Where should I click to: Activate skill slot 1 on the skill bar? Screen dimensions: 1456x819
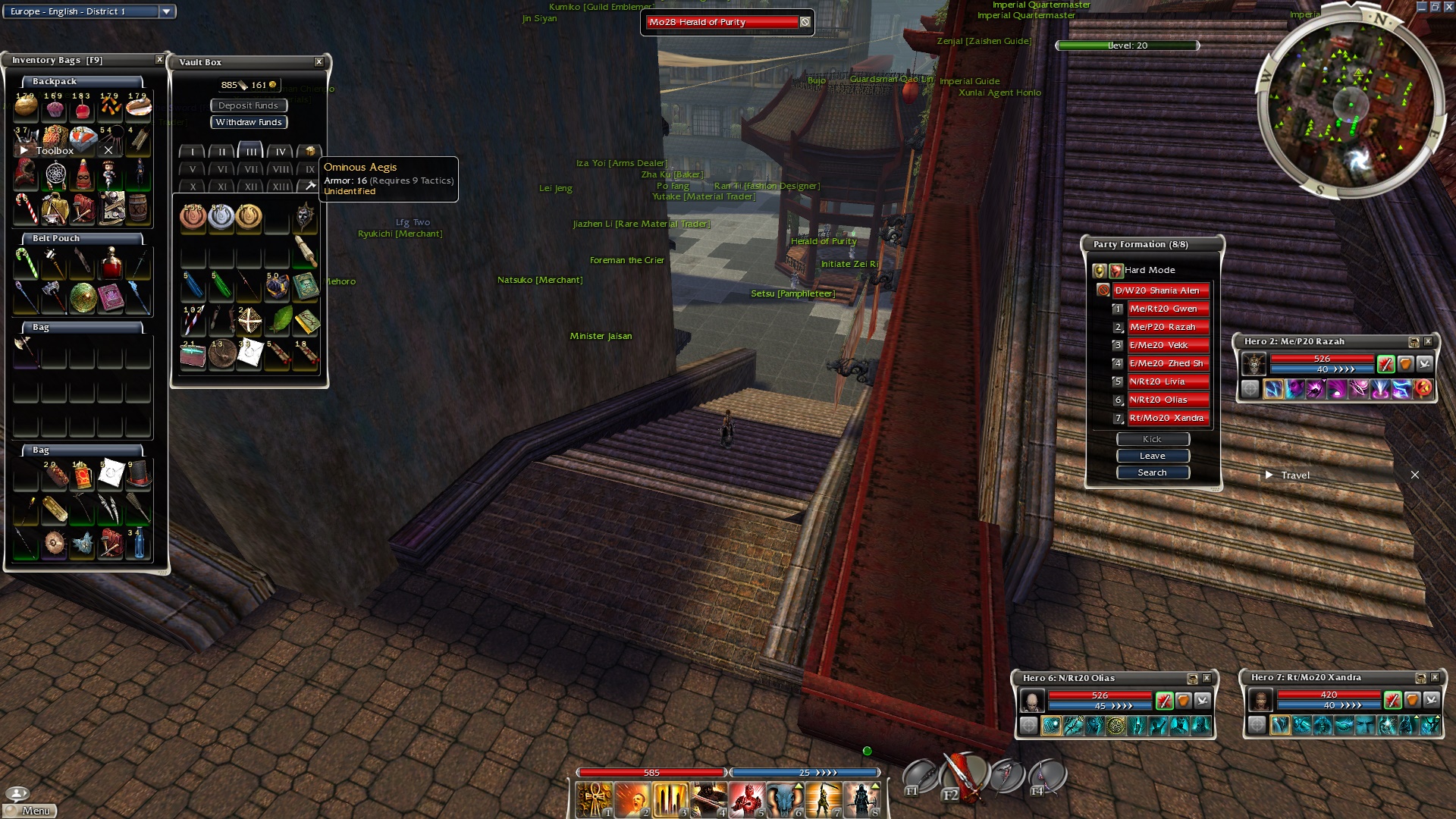point(595,800)
